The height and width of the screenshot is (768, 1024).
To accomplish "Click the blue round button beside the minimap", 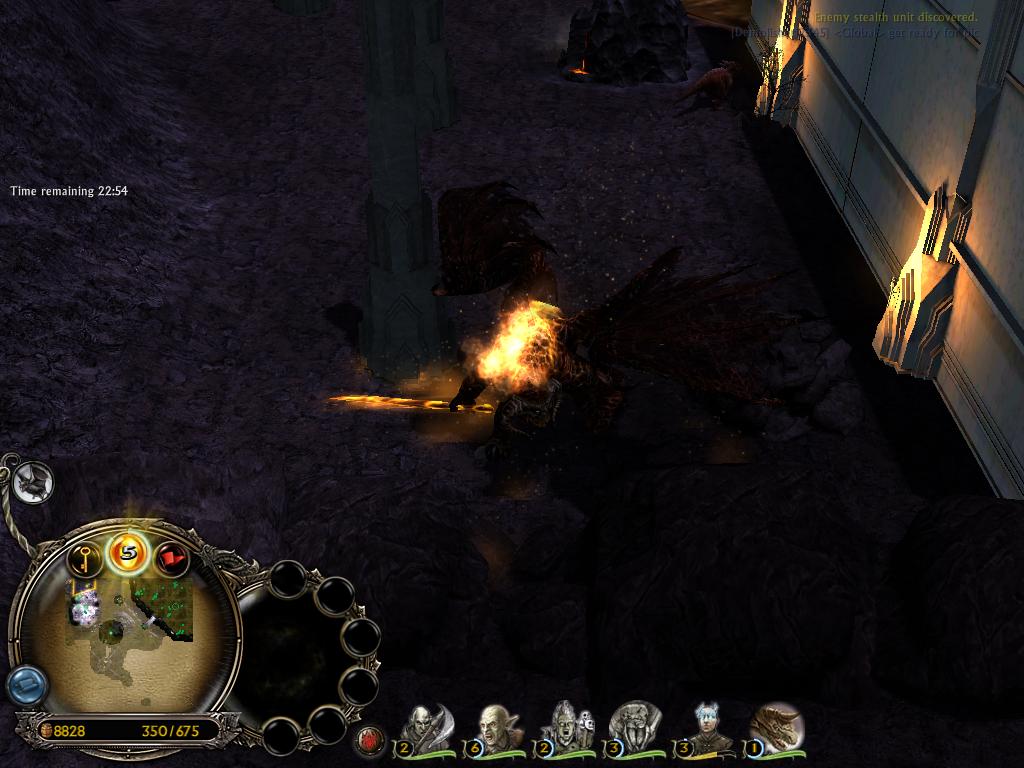I will 26,686.
